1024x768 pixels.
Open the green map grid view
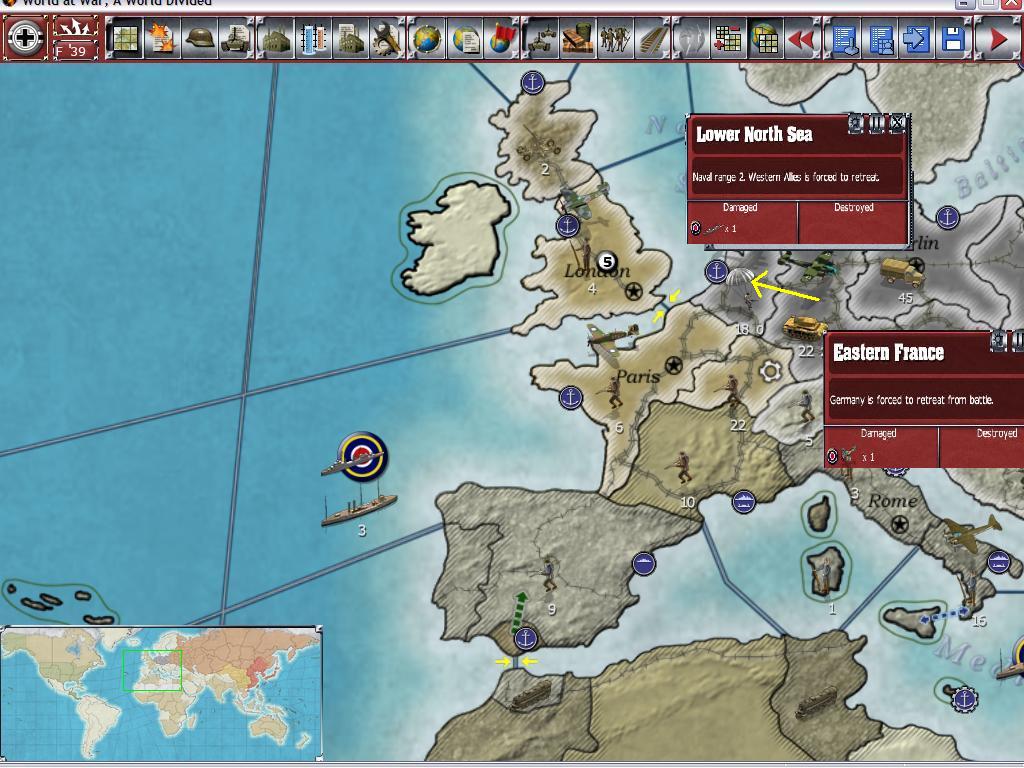pos(125,39)
